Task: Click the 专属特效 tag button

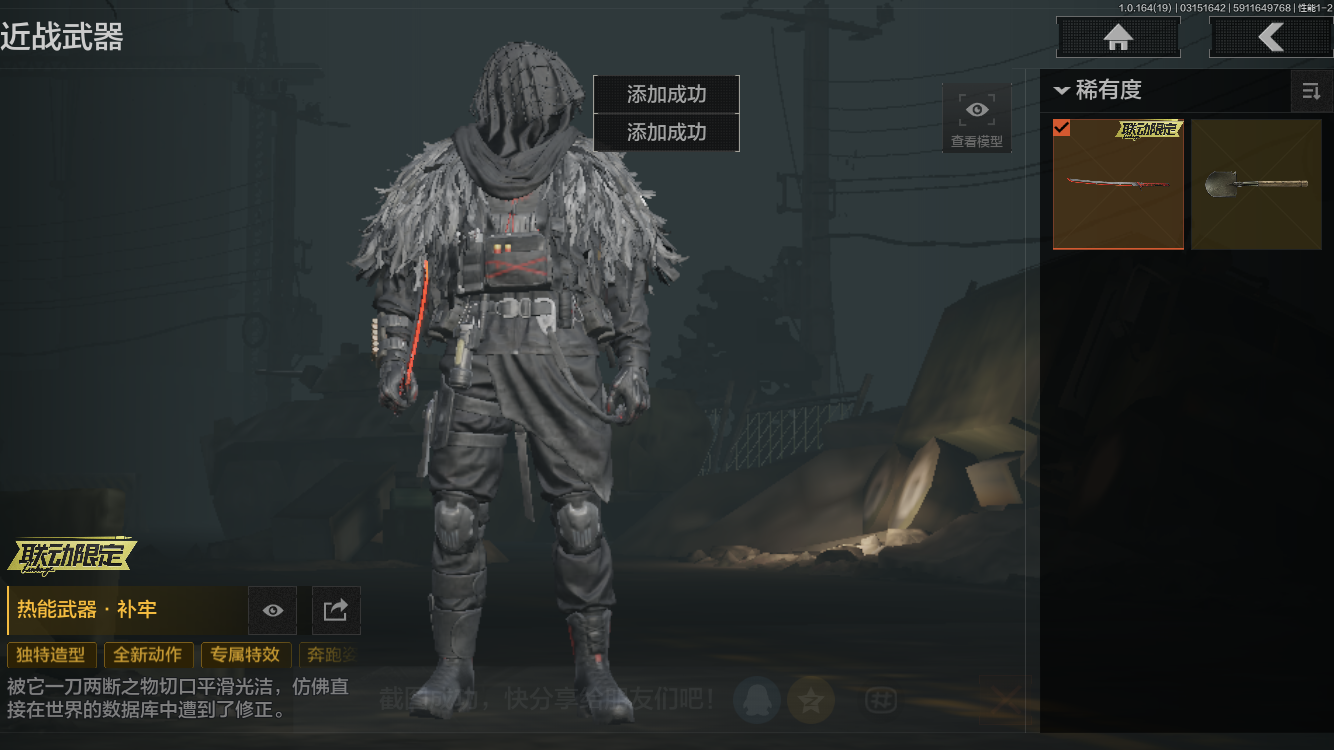Action: coord(246,655)
